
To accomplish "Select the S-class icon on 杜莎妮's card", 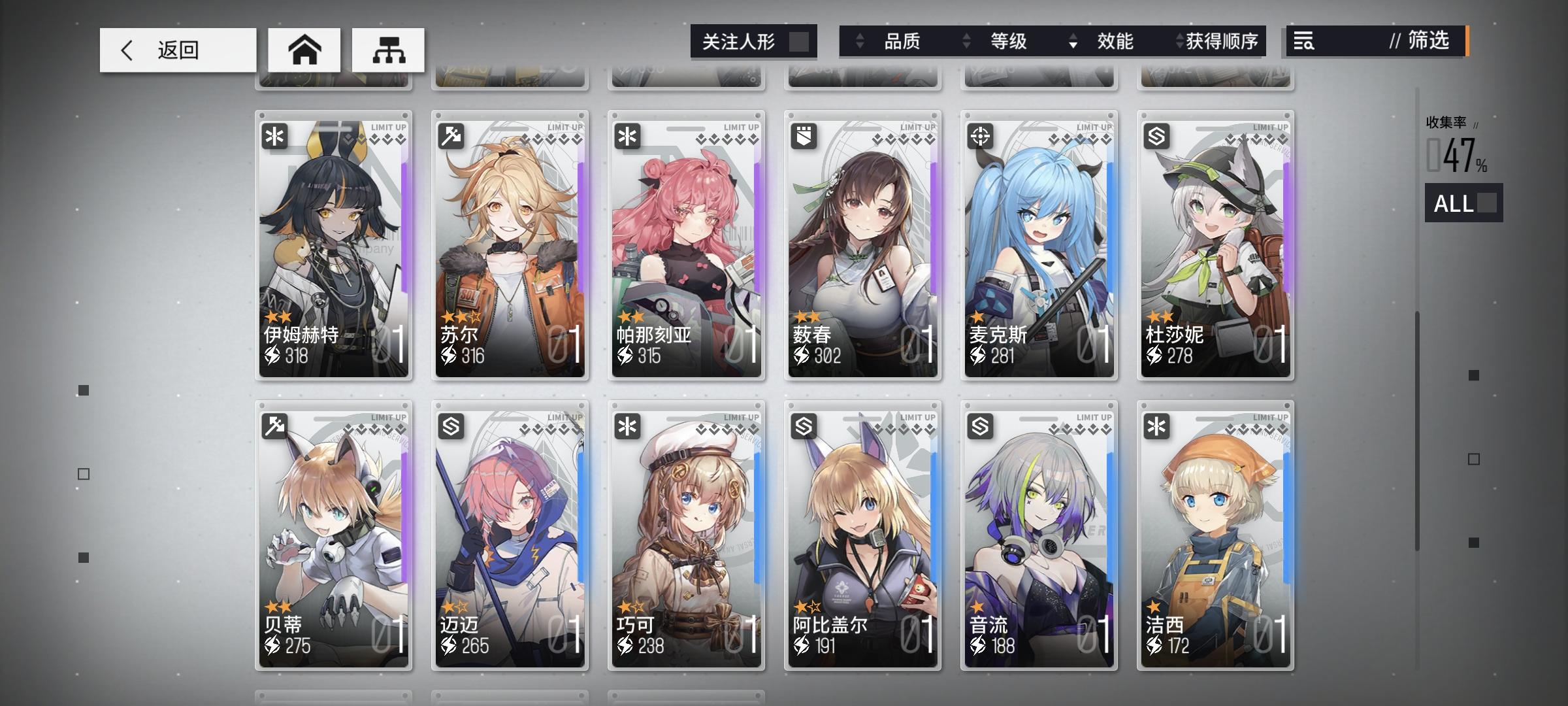I will tap(1156, 135).
